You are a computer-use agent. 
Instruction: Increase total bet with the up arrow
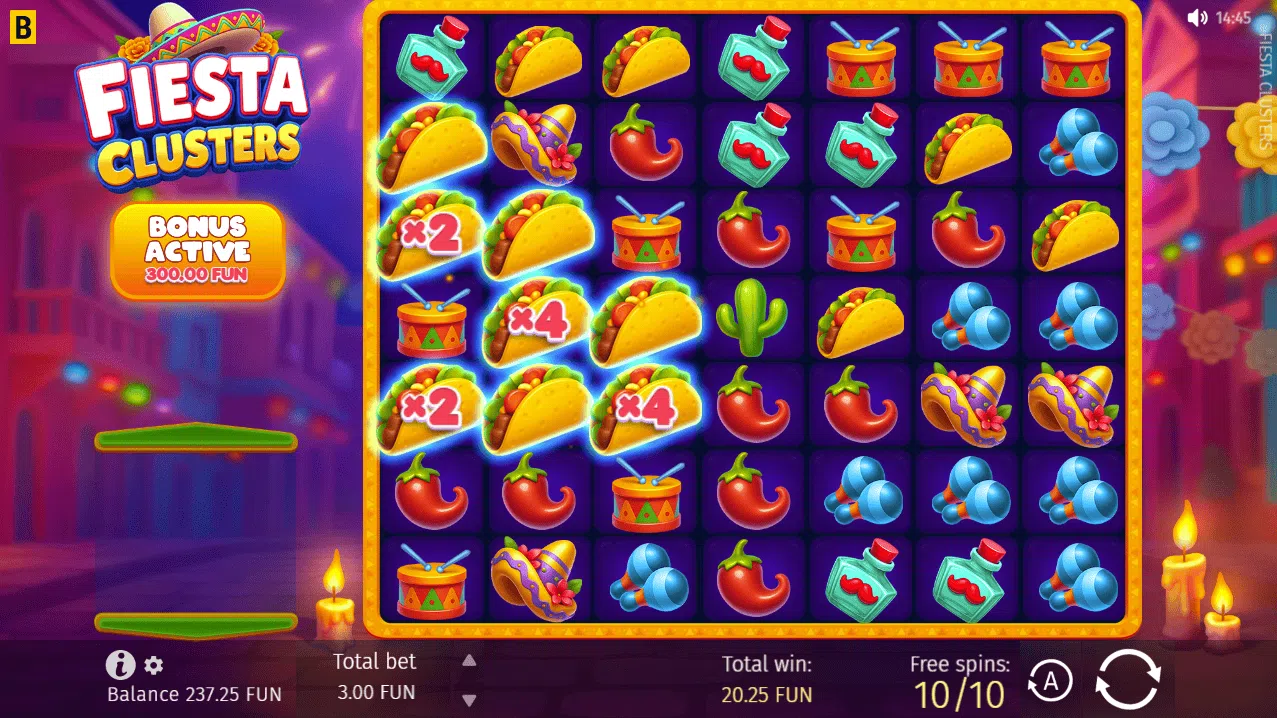469,661
